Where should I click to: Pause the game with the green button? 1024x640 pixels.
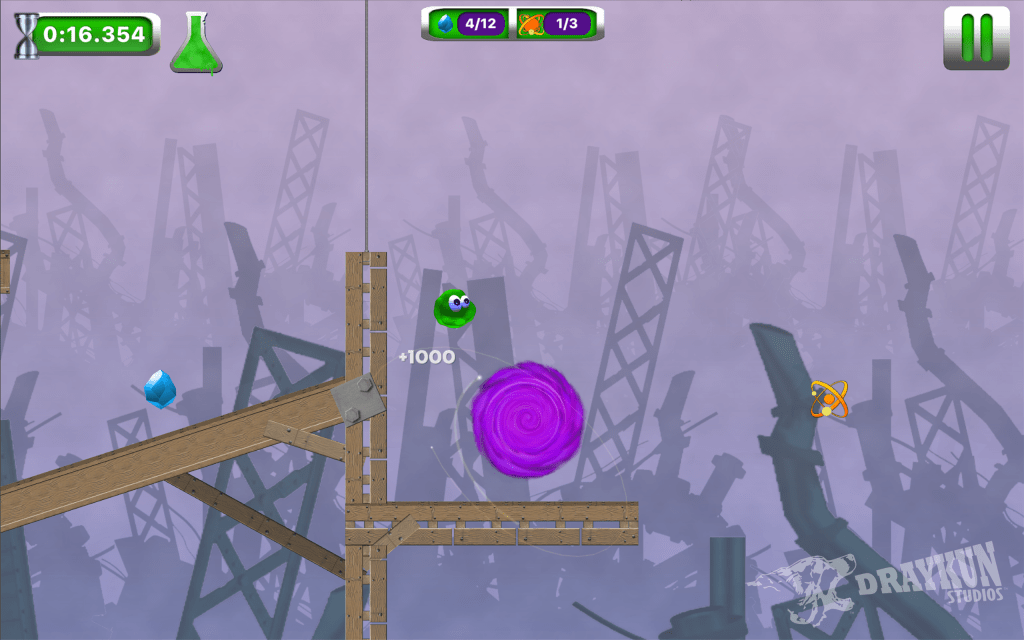coord(976,39)
